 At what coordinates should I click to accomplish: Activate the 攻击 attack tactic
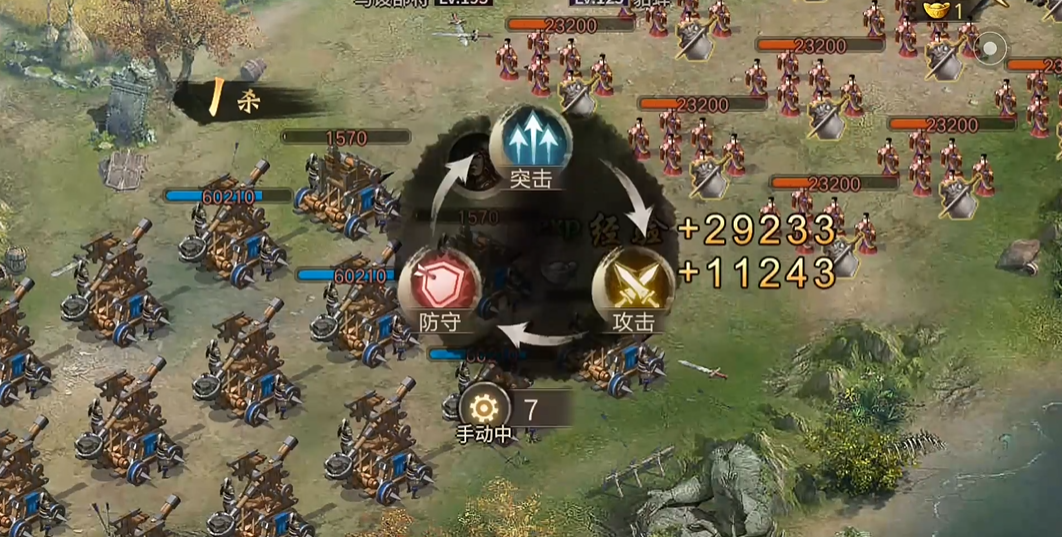(633, 288)
